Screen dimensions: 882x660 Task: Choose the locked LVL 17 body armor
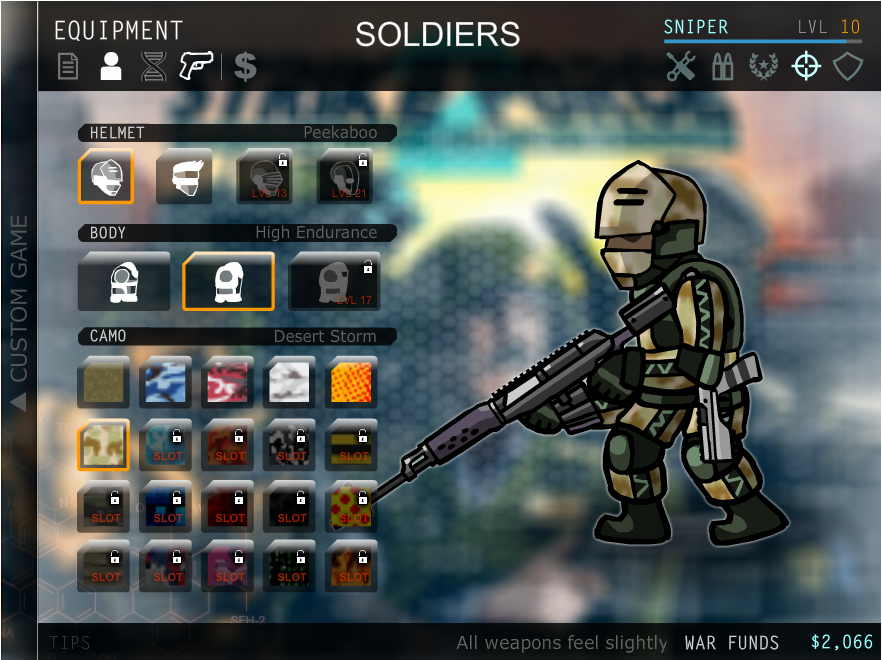(335, 282)
